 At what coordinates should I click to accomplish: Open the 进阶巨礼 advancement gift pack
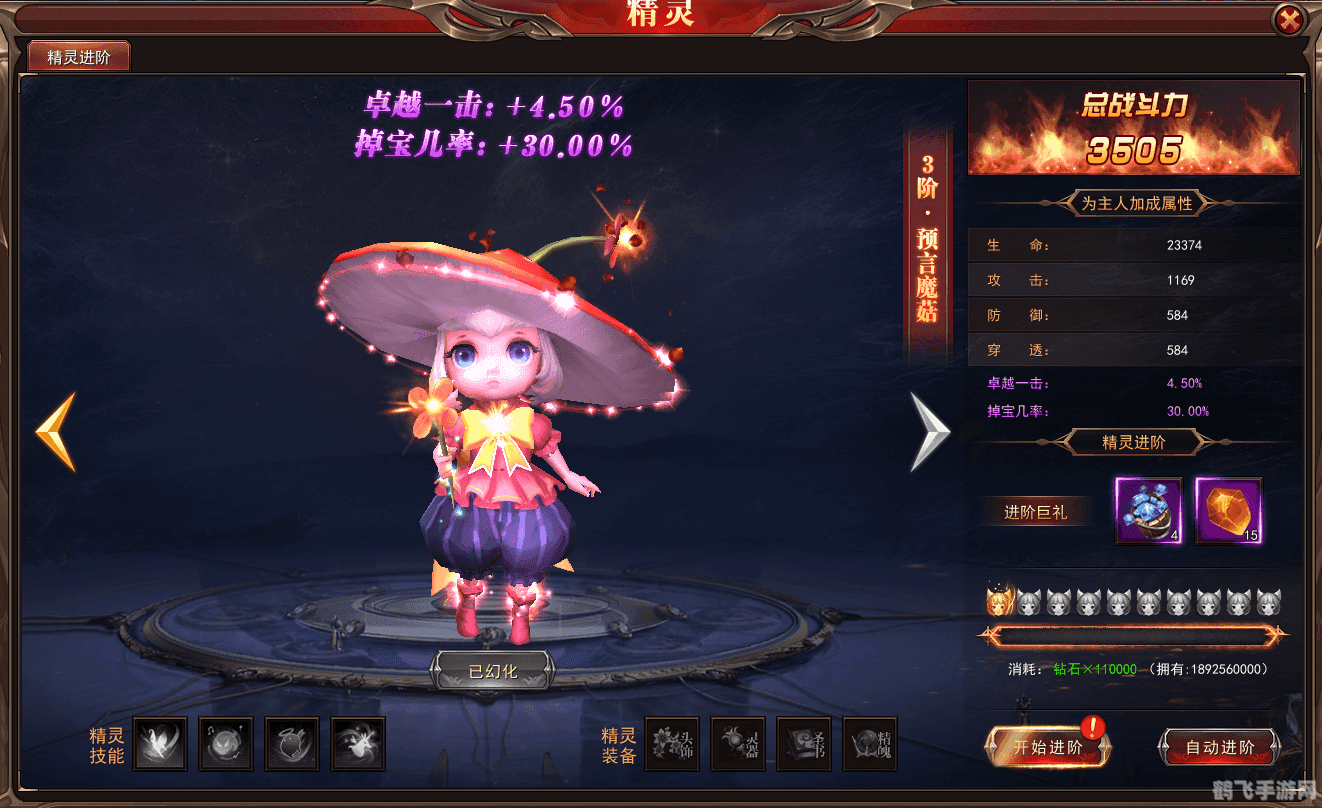coord(1037,511)
